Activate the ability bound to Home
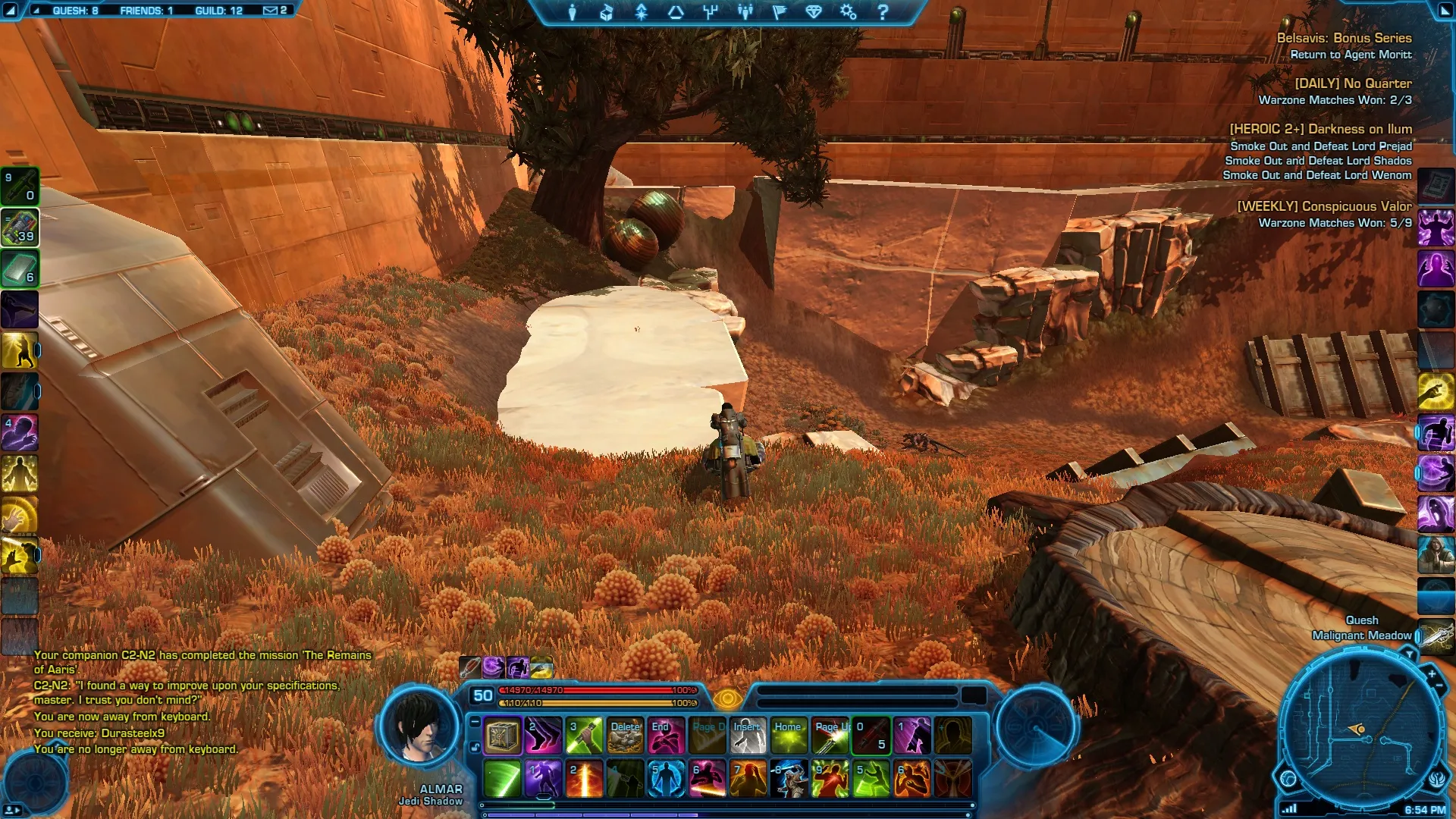 [789, 736]
